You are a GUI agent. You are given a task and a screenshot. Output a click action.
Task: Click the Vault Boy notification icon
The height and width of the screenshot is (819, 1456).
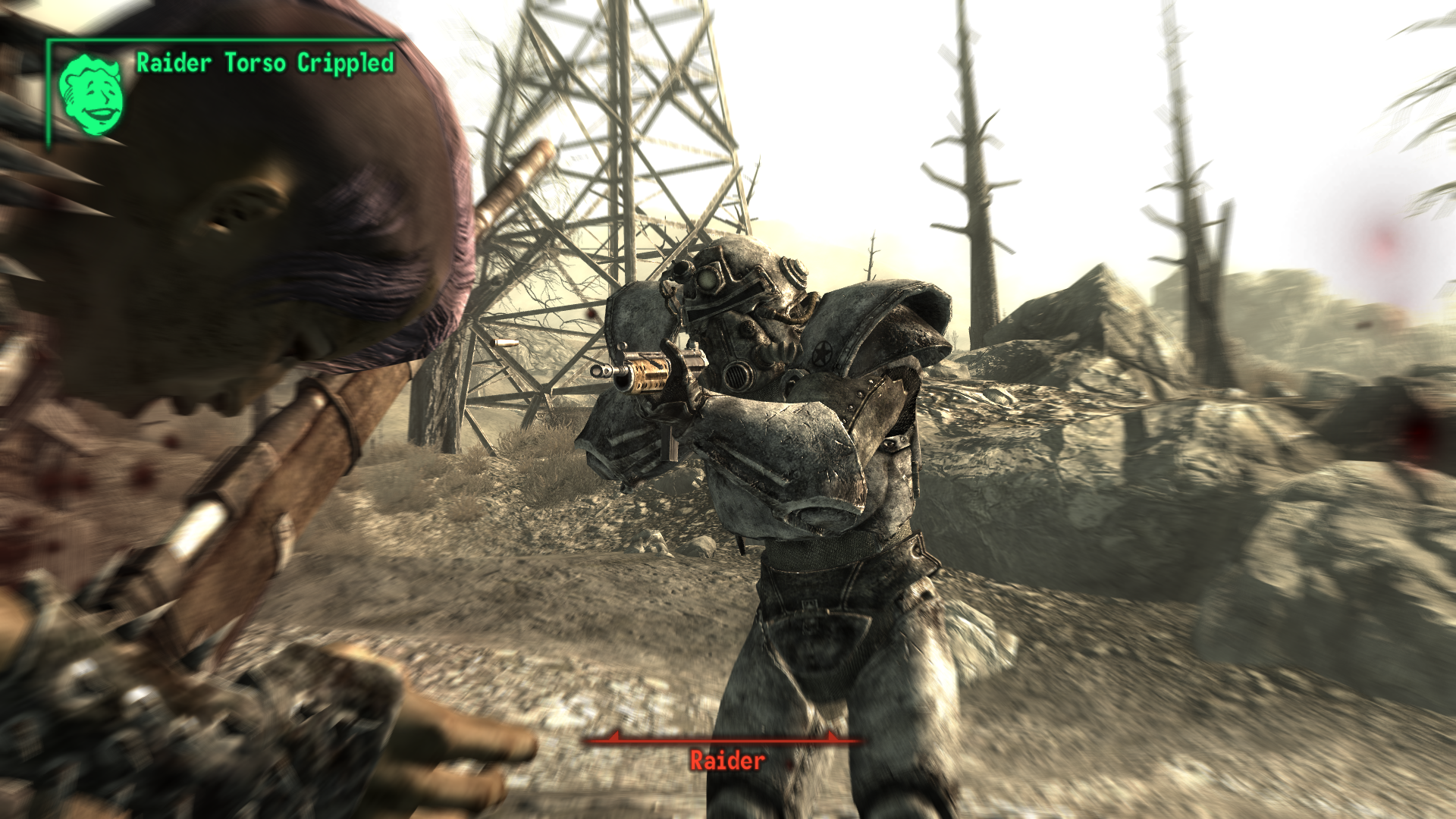pyautogui.click(x=92, y=95)
